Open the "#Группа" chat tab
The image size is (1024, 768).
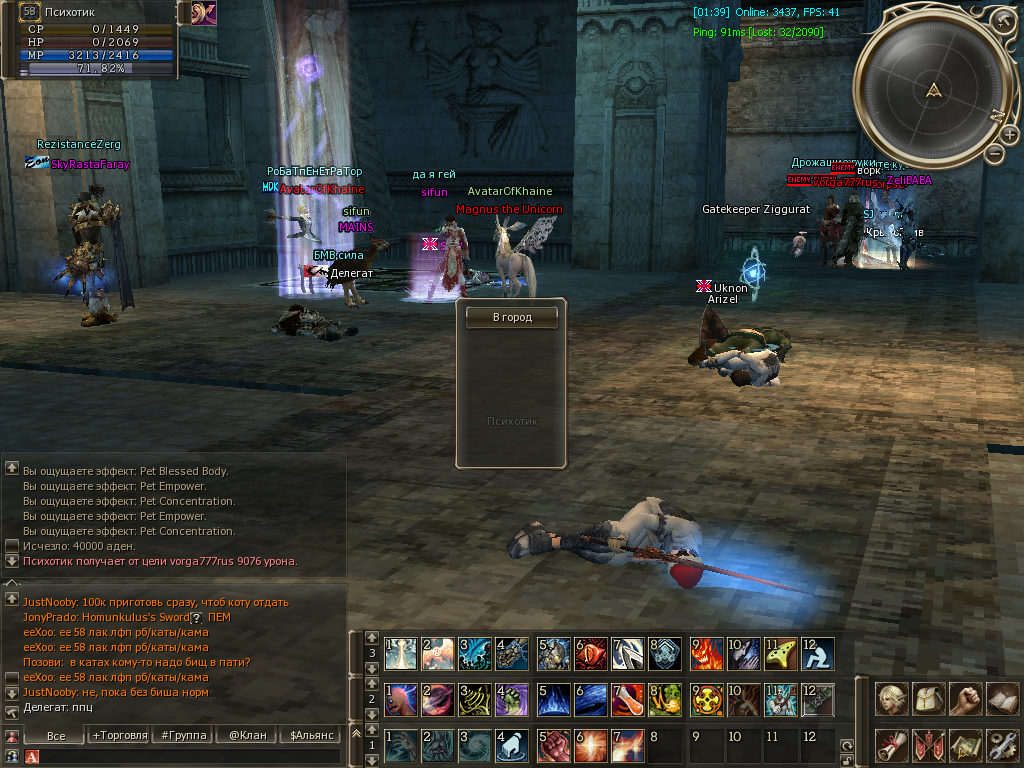182,735
